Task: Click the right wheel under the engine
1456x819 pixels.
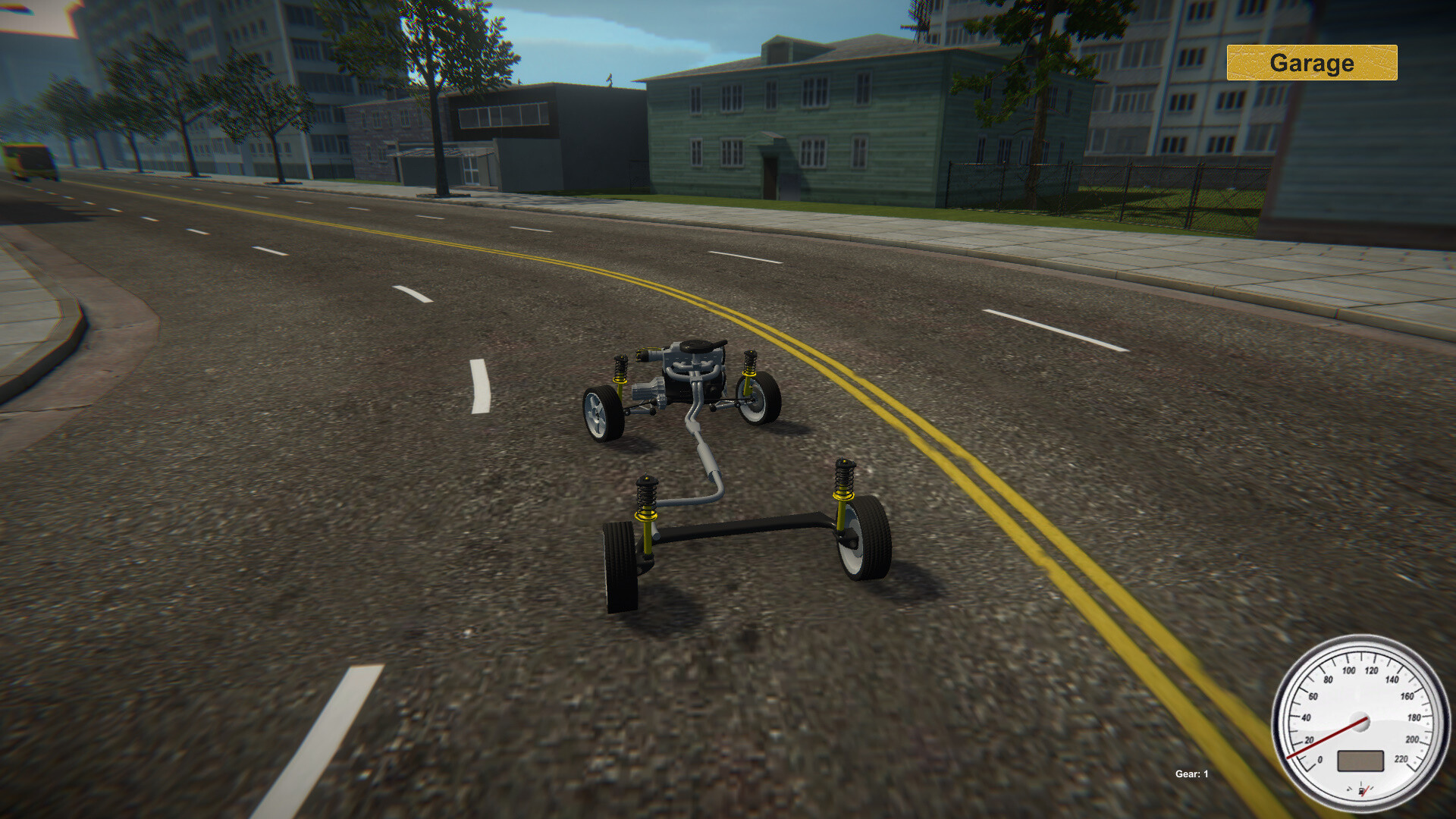Action: (x=756, y=400)
